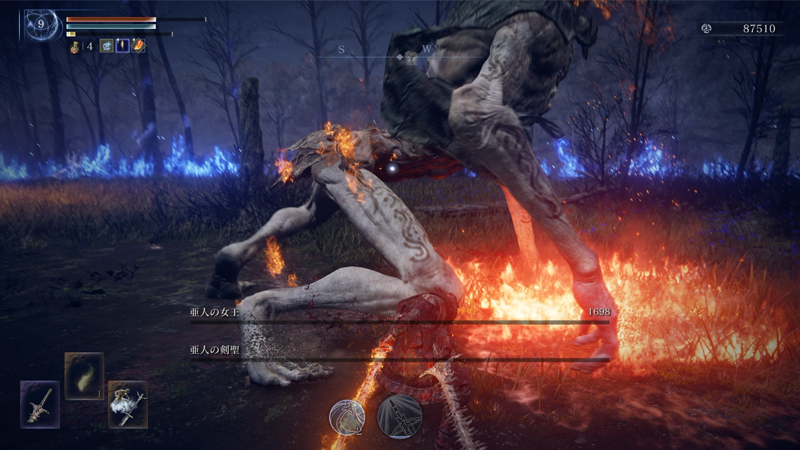The image size is (800, 450).
Task: Click the character level 9 emblem
Action: point(42,24)
